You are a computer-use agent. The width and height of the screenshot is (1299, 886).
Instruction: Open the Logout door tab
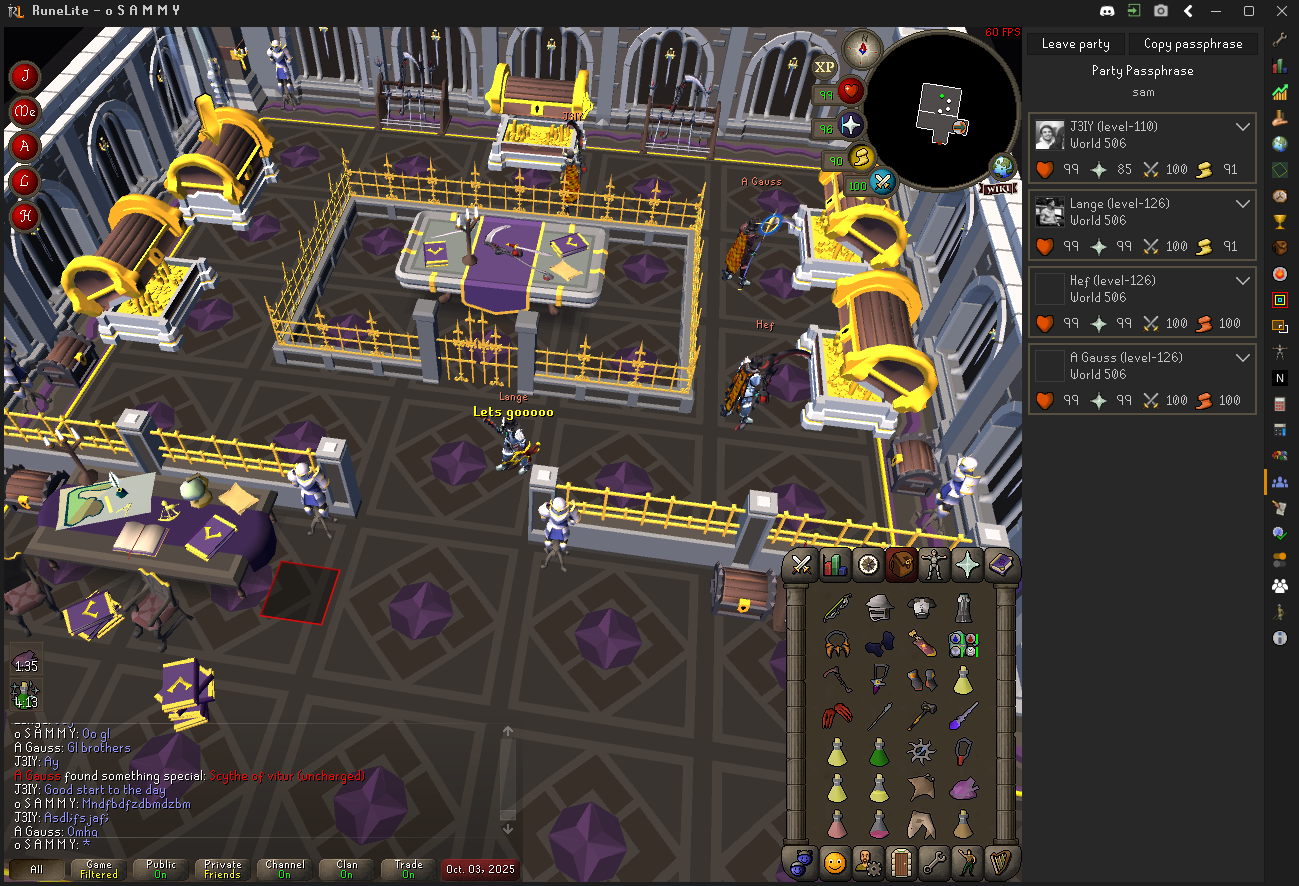point(901,861)
